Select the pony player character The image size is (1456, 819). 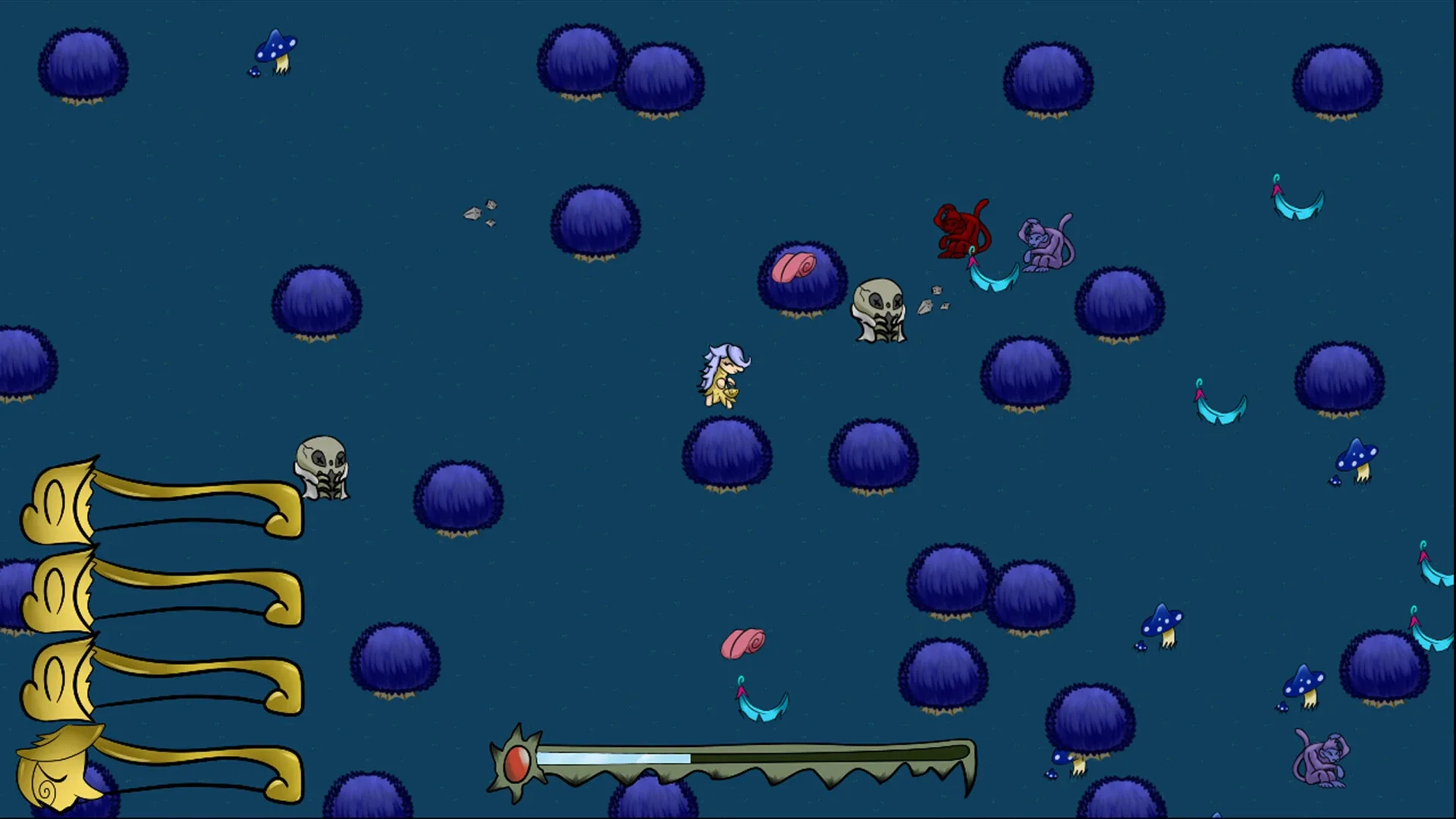point(721,375)
